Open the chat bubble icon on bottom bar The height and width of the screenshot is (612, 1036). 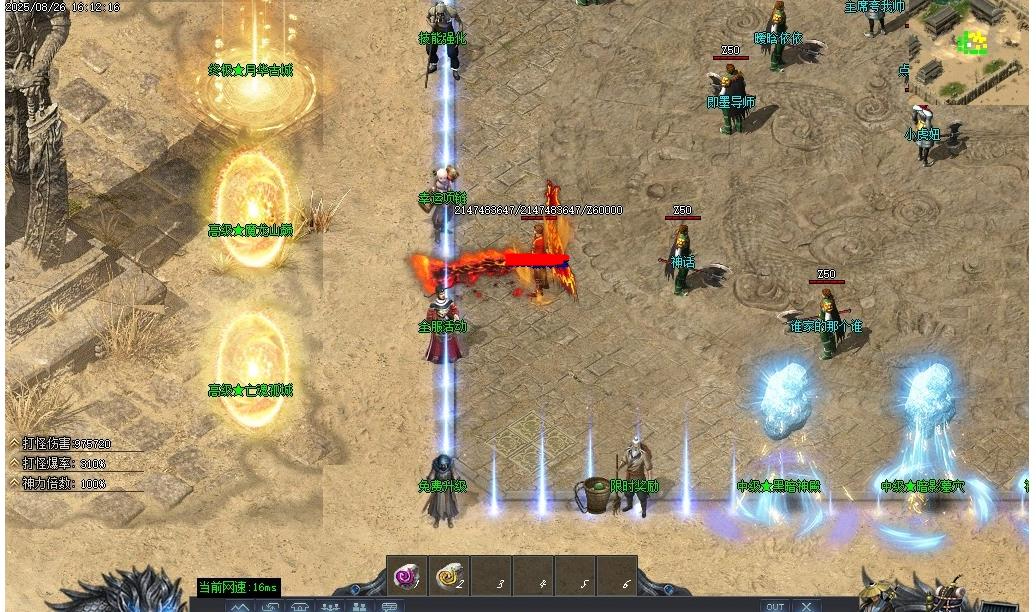click(389, 606)
